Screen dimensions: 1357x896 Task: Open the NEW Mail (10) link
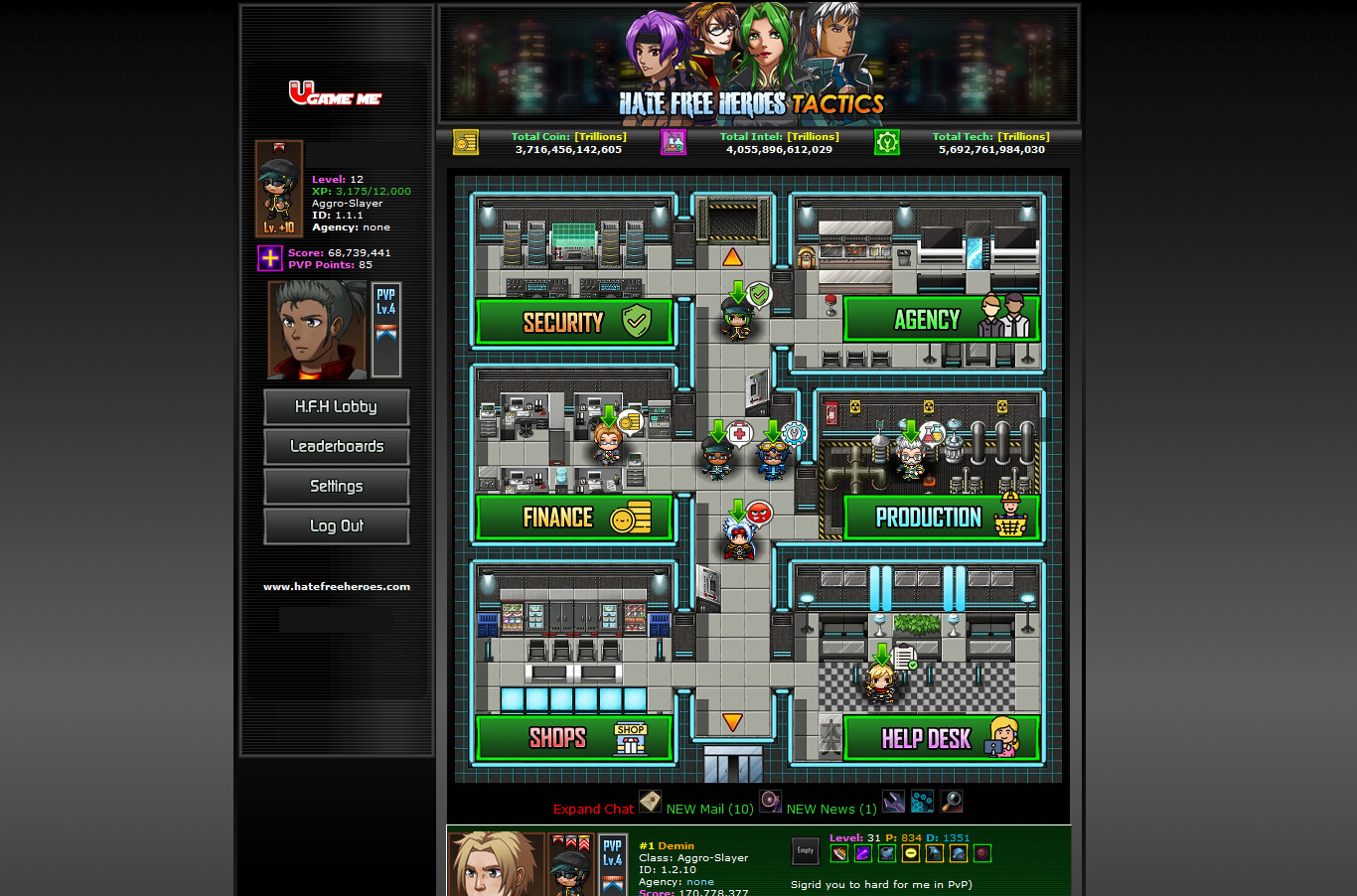(709, 809)
